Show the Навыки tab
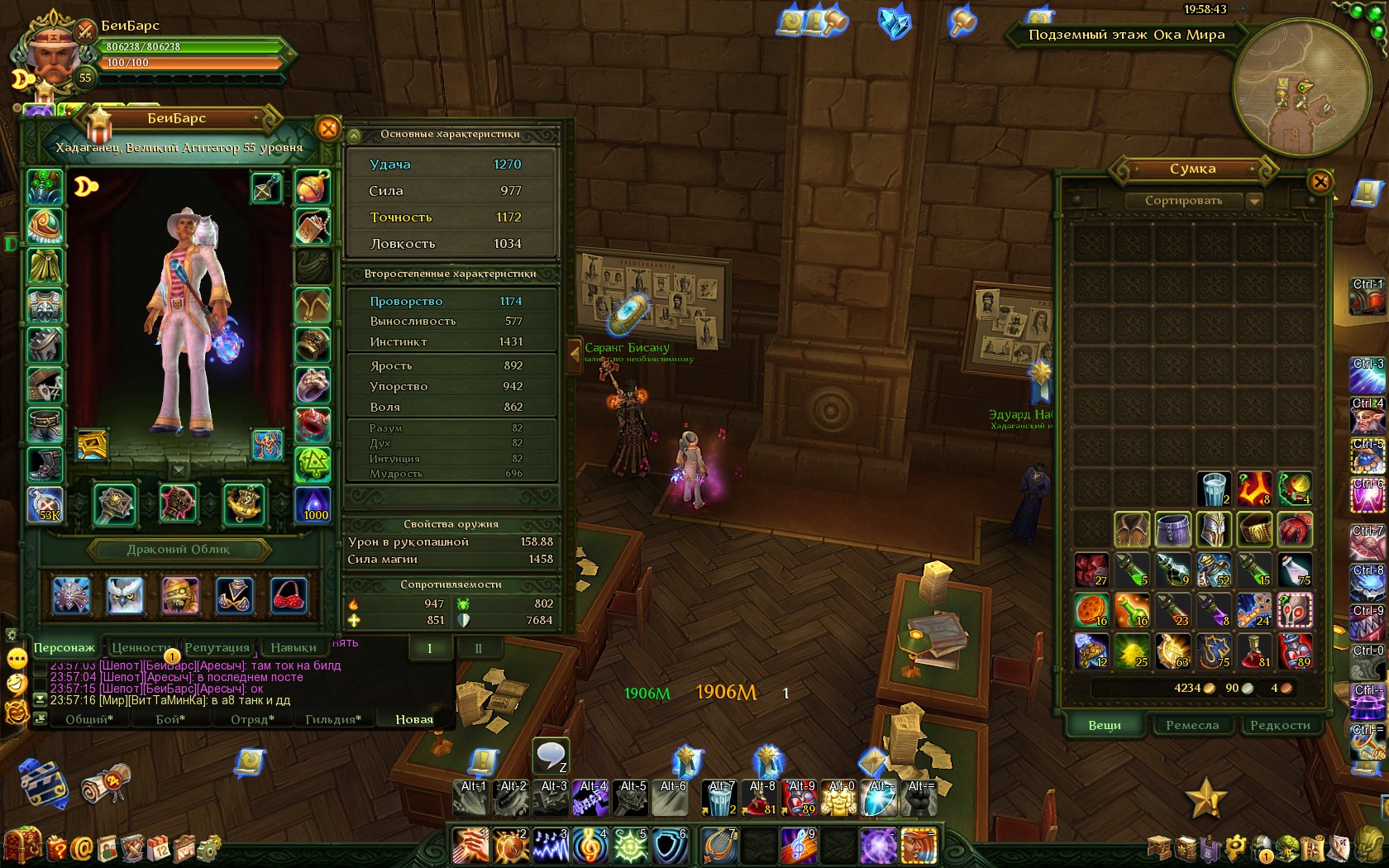1389x868 pixels. [294, 647]
